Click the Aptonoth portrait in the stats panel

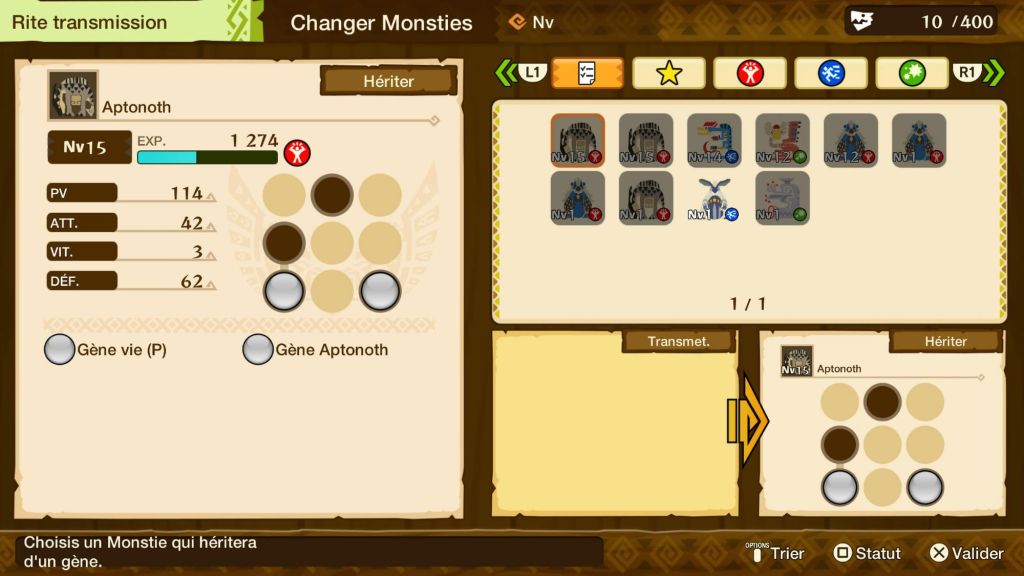tap(73, 95)
